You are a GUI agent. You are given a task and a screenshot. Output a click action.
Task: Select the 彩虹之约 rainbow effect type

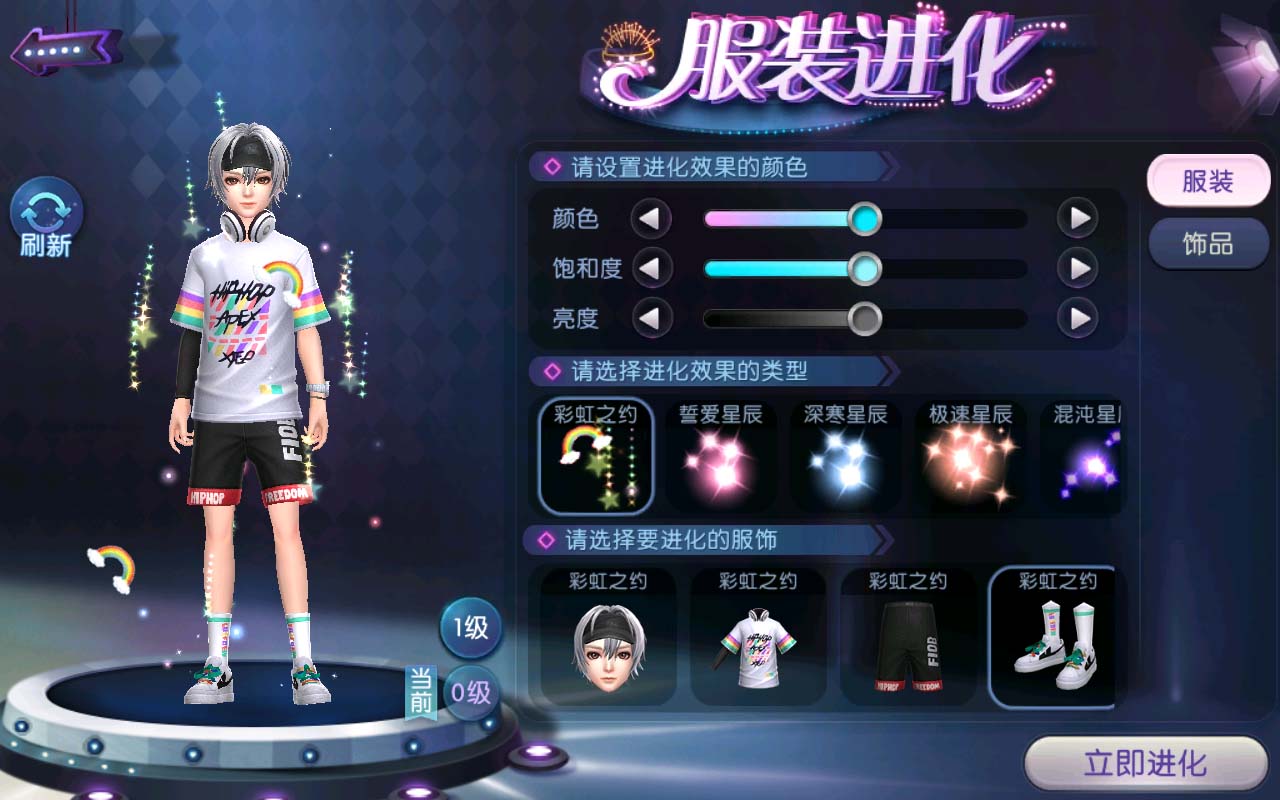(596, 456)
